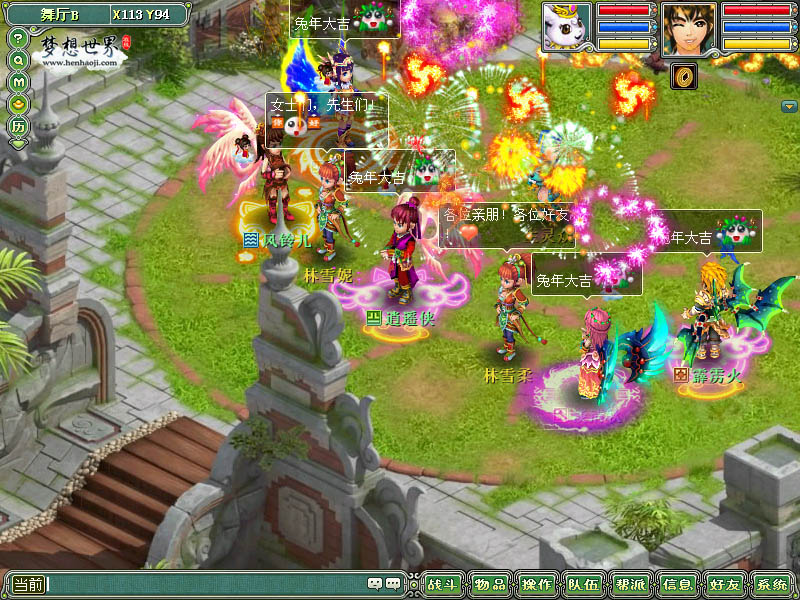800x600 pixels.
Task: Click the gold coin buff icon
Action: pyautogui.click(x=686, y=74)
